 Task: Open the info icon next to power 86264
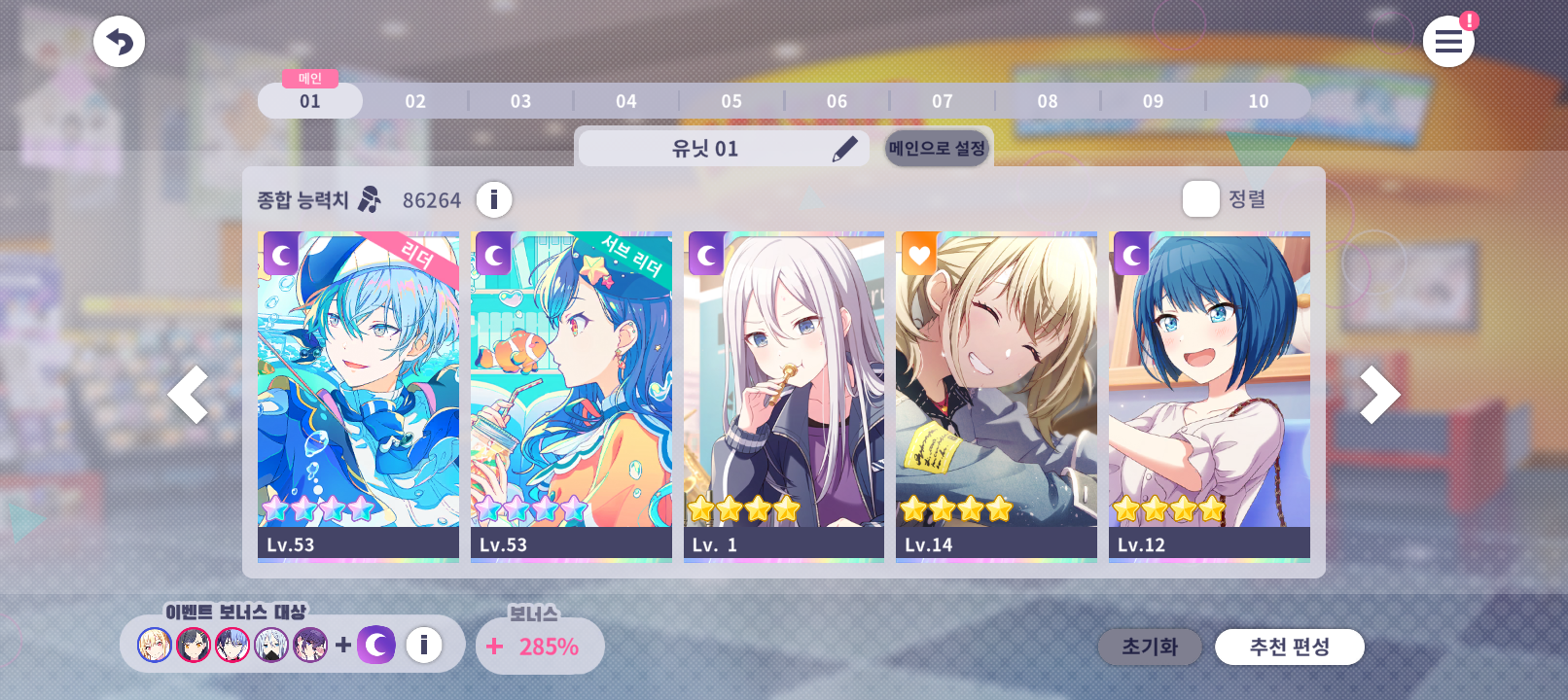[x=494, y=199]
